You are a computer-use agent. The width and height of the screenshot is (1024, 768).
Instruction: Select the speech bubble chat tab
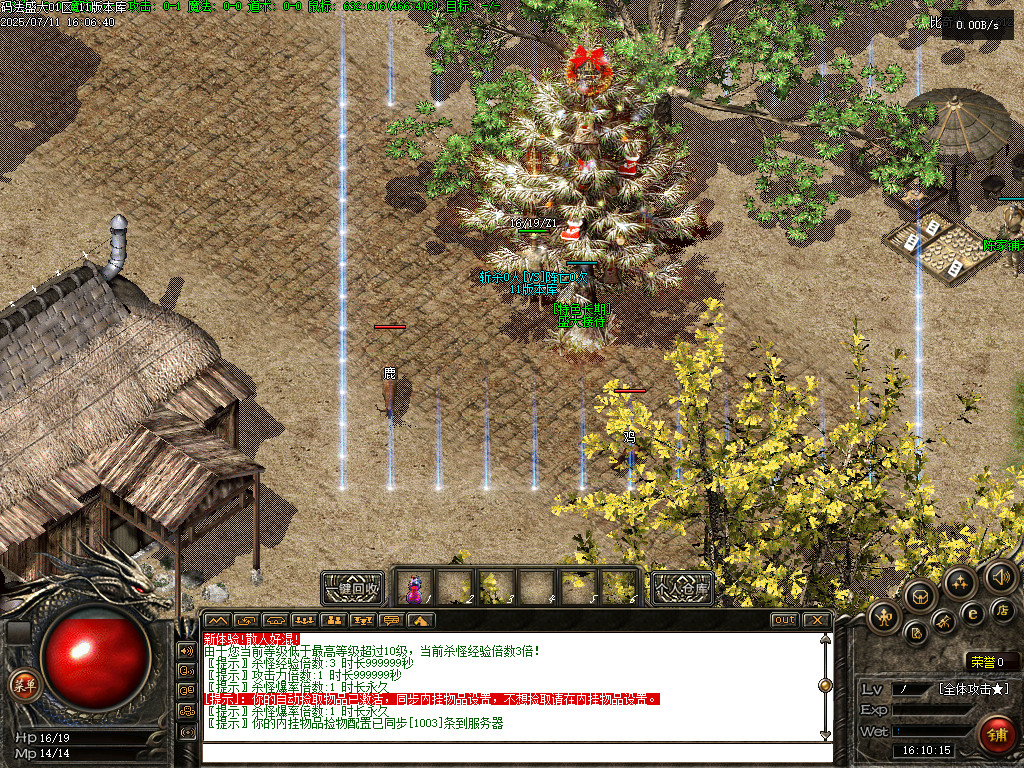click(x=391, y=620)
